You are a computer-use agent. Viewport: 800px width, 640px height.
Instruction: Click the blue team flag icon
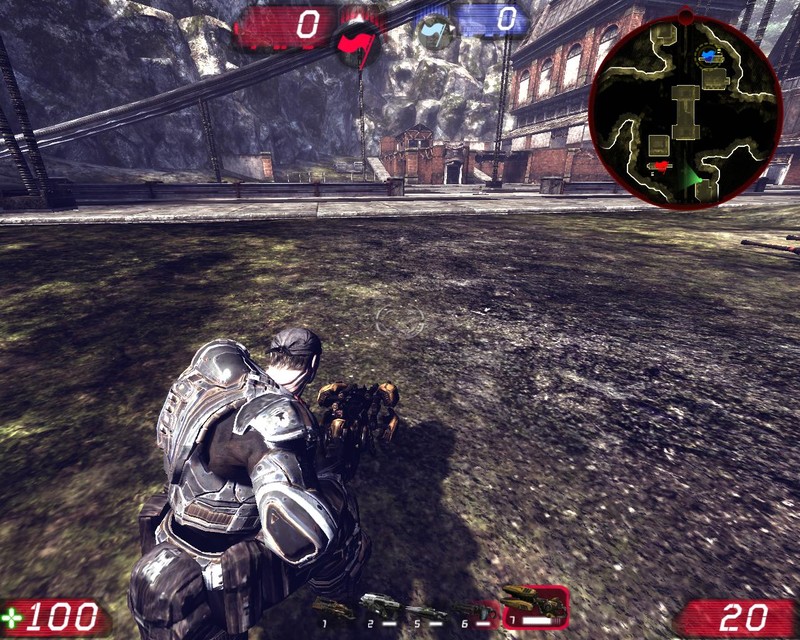pos(437,32)
